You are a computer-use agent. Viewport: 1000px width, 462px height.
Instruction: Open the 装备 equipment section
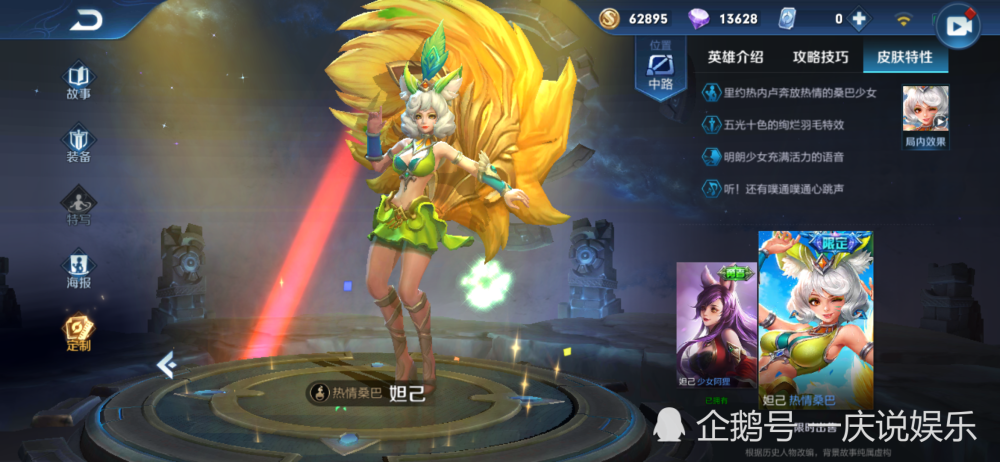[78, 143]
